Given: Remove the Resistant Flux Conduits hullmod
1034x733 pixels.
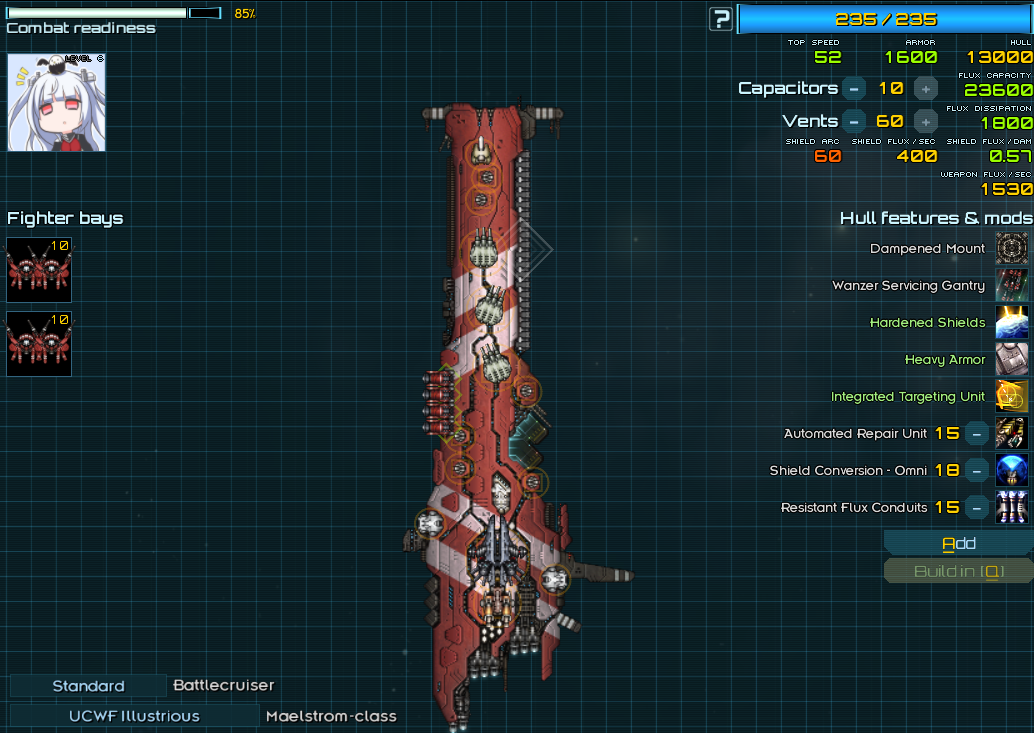Looking at the screenshot, I should (977, 508).
